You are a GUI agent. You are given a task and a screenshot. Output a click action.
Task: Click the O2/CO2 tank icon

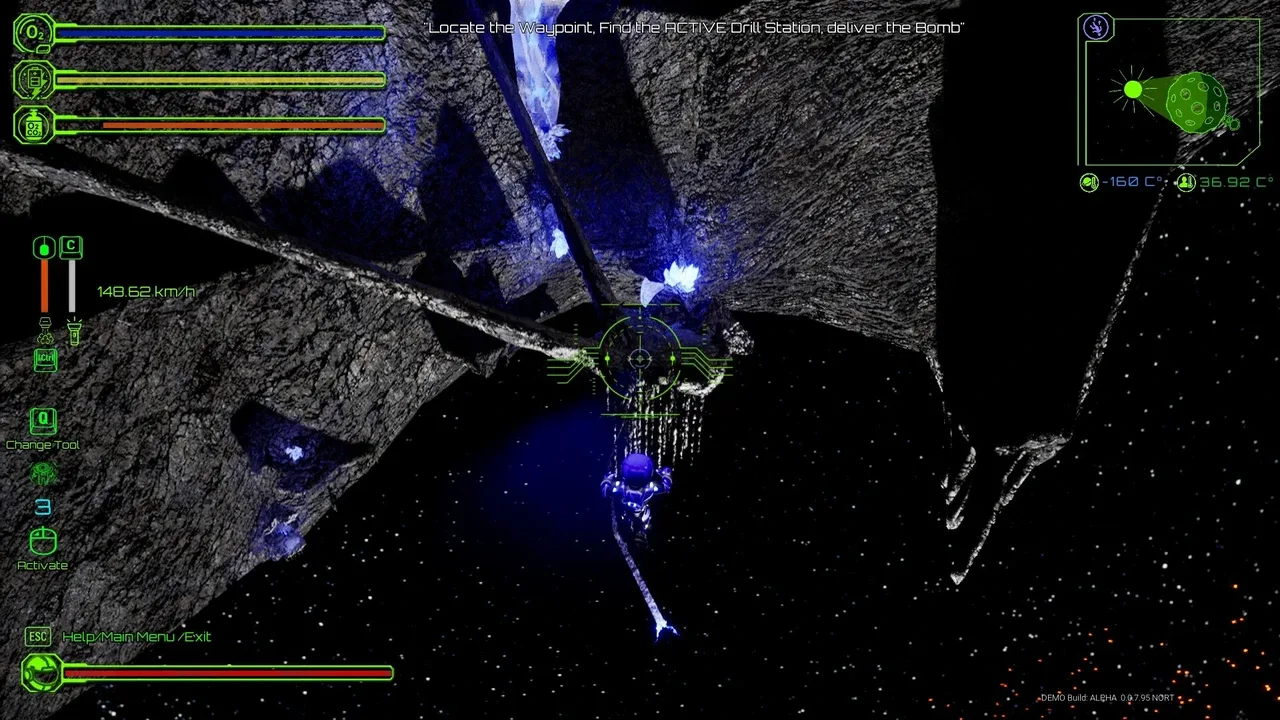[33, 125]
